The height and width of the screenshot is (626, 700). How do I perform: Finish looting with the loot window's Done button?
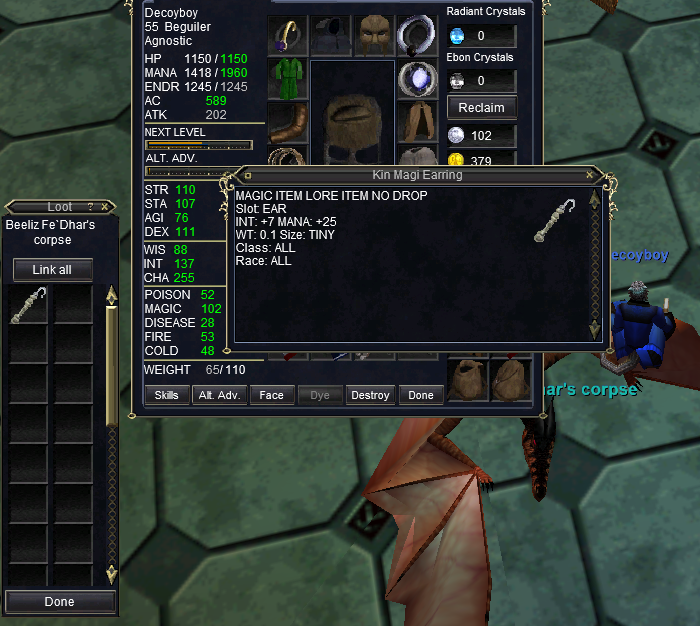(59, 602)
